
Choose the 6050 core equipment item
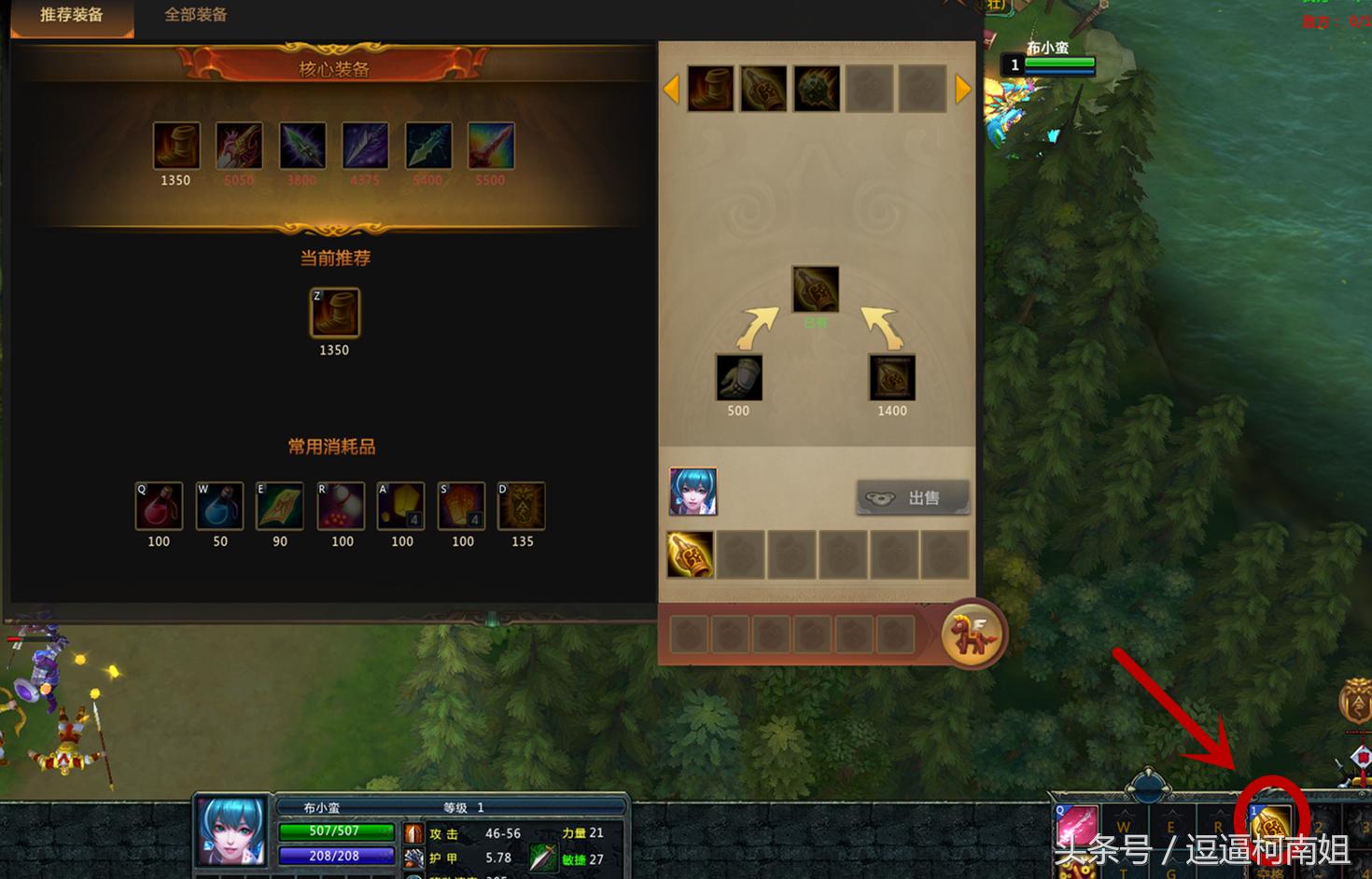coord(239,146)
